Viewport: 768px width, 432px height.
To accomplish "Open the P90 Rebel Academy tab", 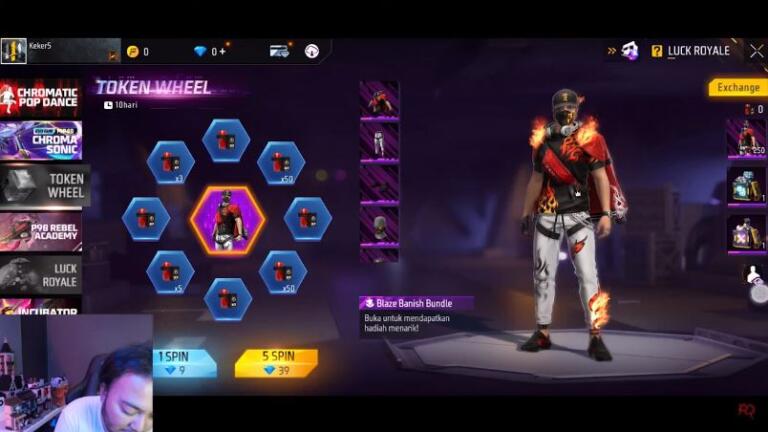I will click(41, 230).
